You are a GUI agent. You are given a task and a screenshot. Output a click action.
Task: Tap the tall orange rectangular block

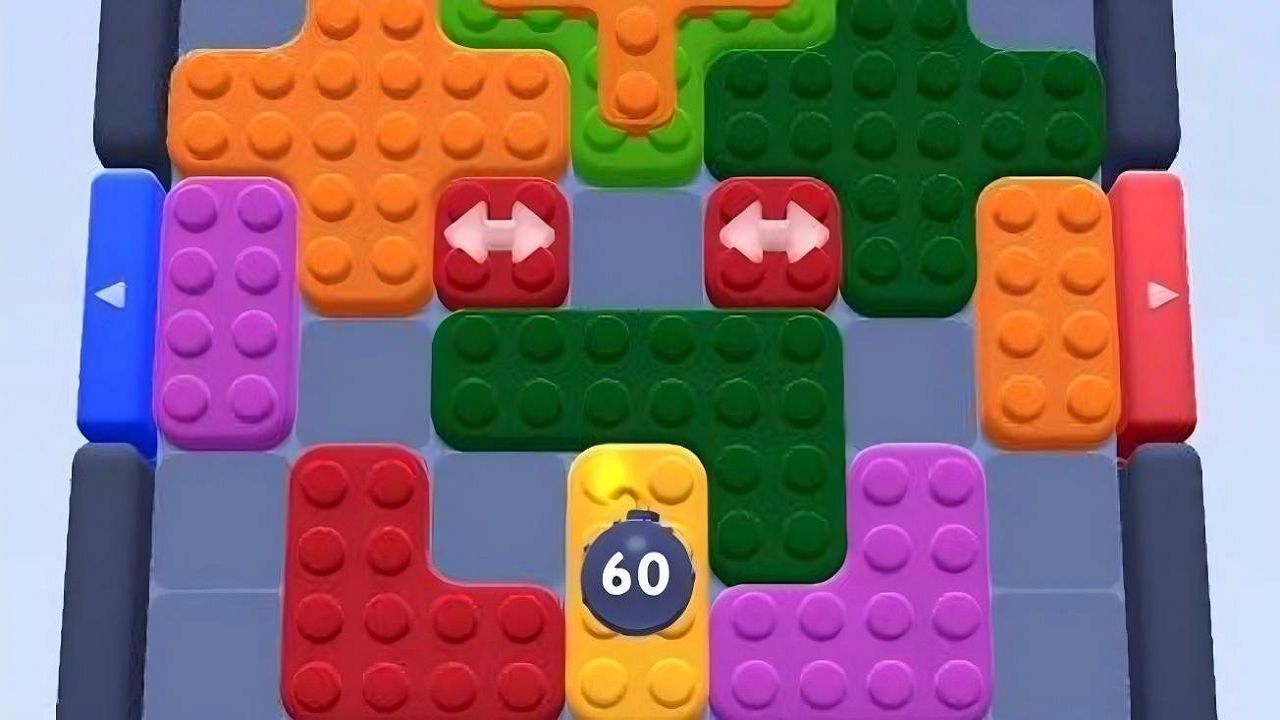[x=1045, y=310]
